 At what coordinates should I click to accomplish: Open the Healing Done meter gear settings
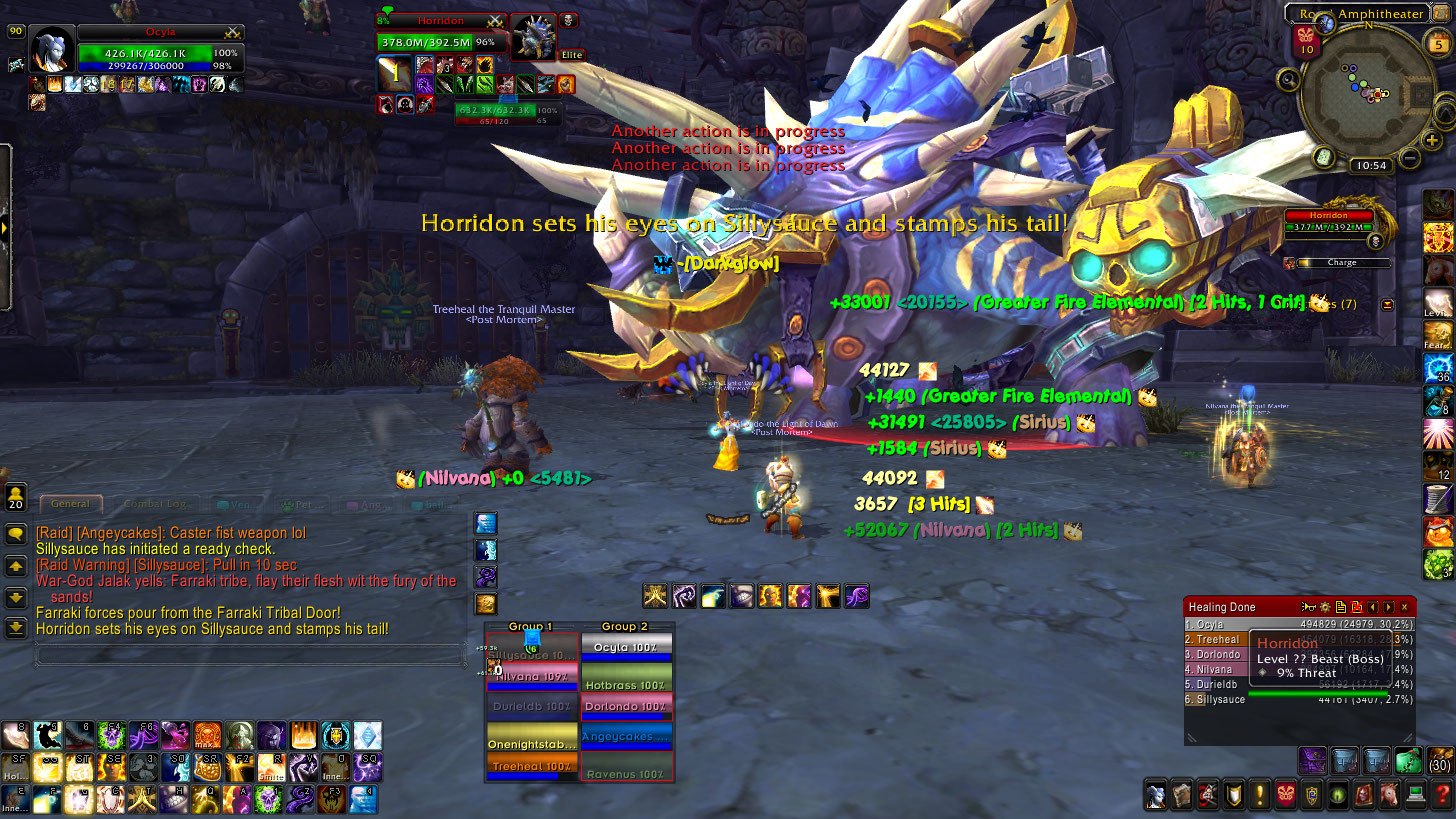[1324, 607]
